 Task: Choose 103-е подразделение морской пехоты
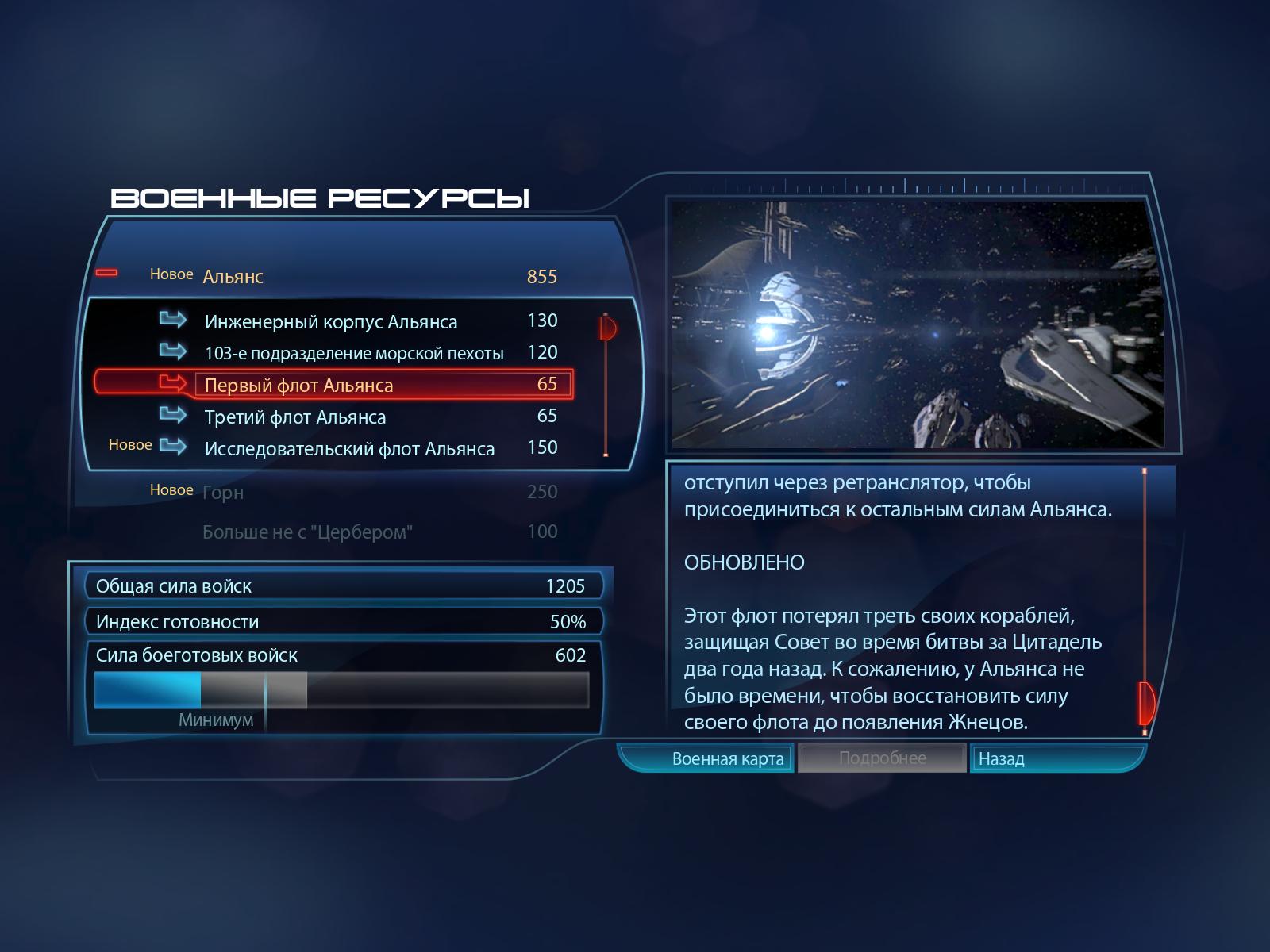coord(354,354)
